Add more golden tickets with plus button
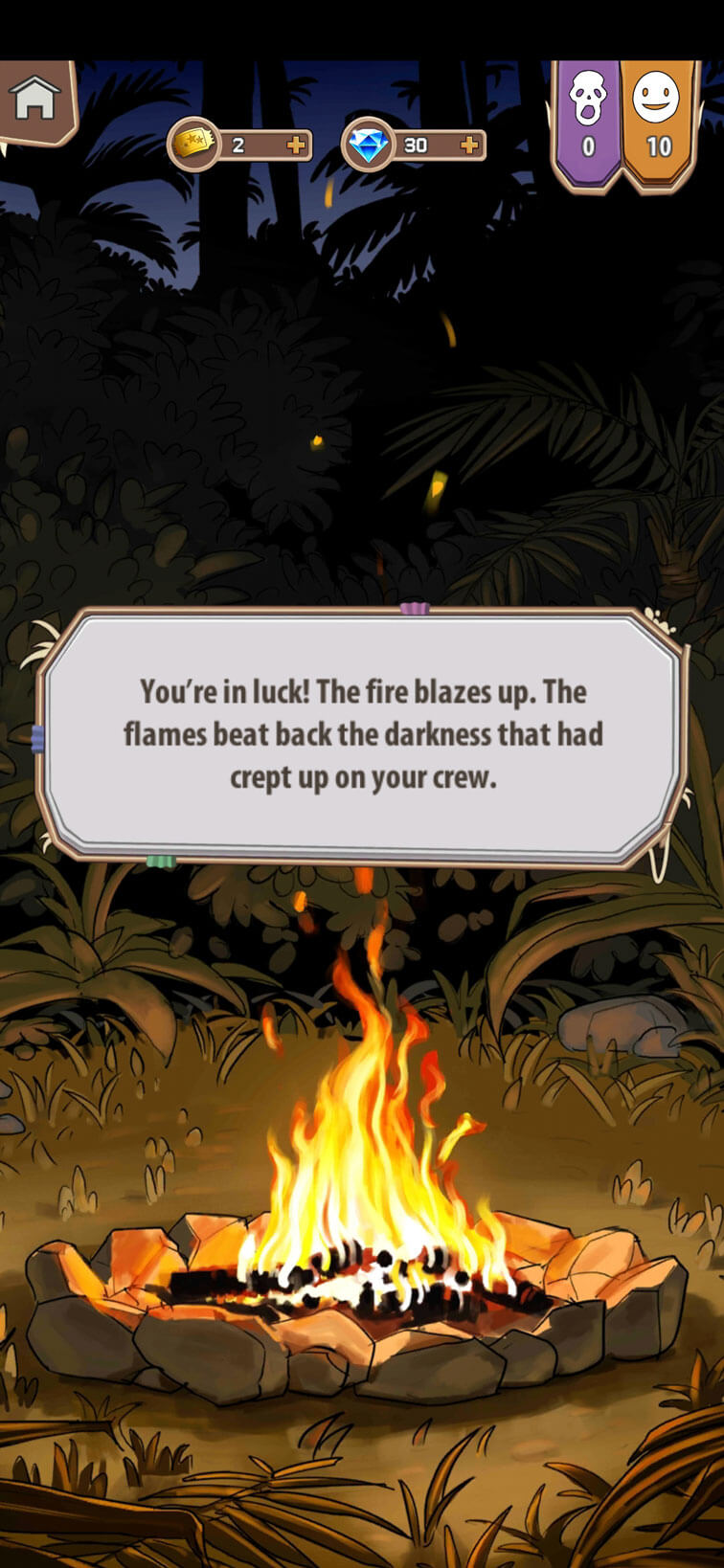Screen dimensions: 724x1568 (x=297, y=146)
